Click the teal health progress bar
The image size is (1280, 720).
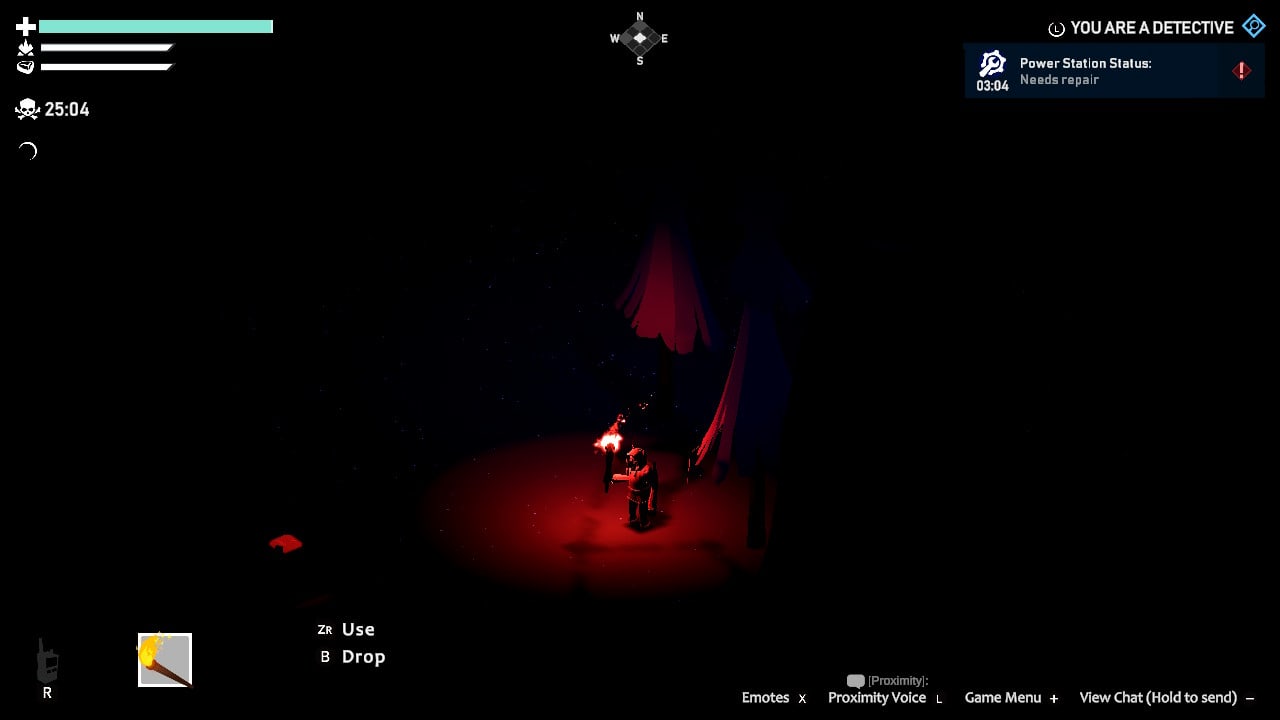coord(155,24)
